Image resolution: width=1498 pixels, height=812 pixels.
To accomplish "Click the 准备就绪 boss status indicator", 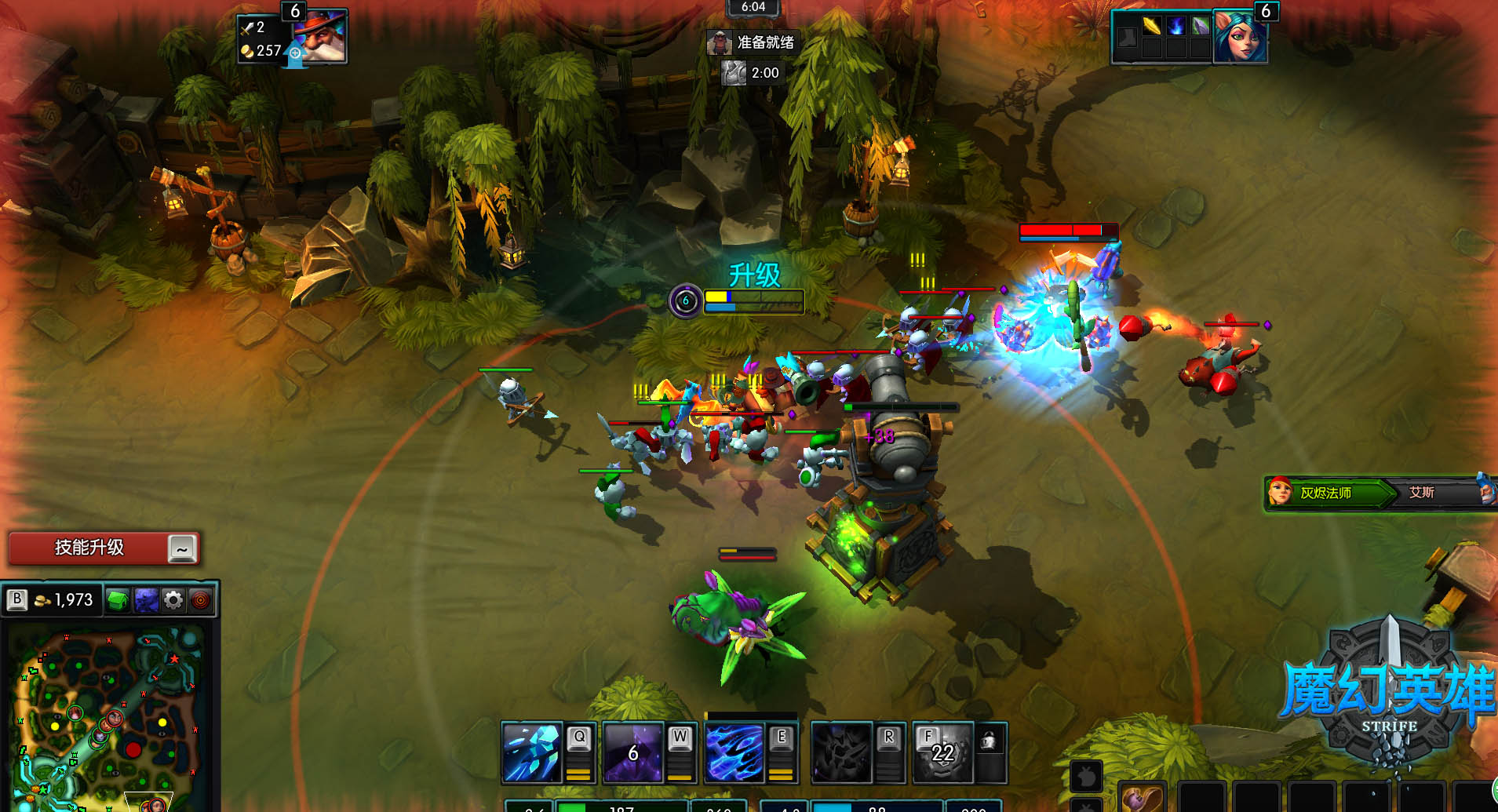I will (753, 42).
